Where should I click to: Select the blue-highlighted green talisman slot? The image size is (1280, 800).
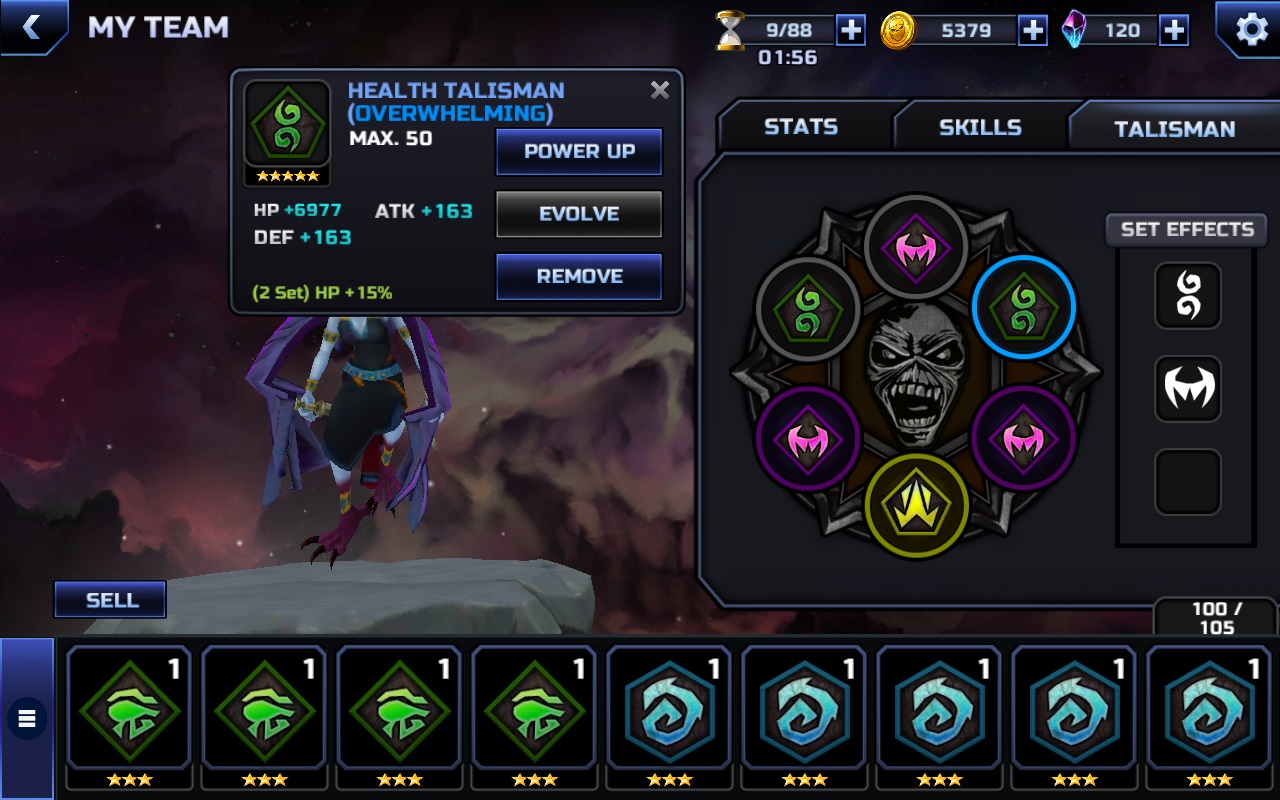(x=1023, y=307)
